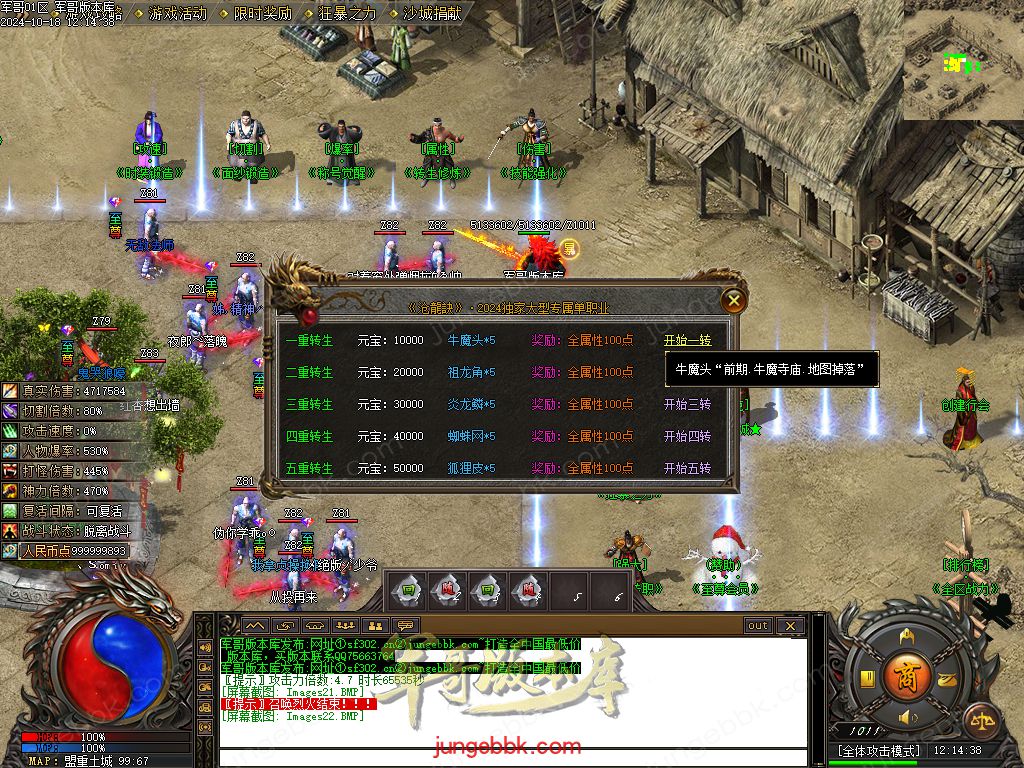Close the chat panel with its X button
The height and width of the screenshot is (768, 1024).
pyautogui.click(x=789, y=626)
